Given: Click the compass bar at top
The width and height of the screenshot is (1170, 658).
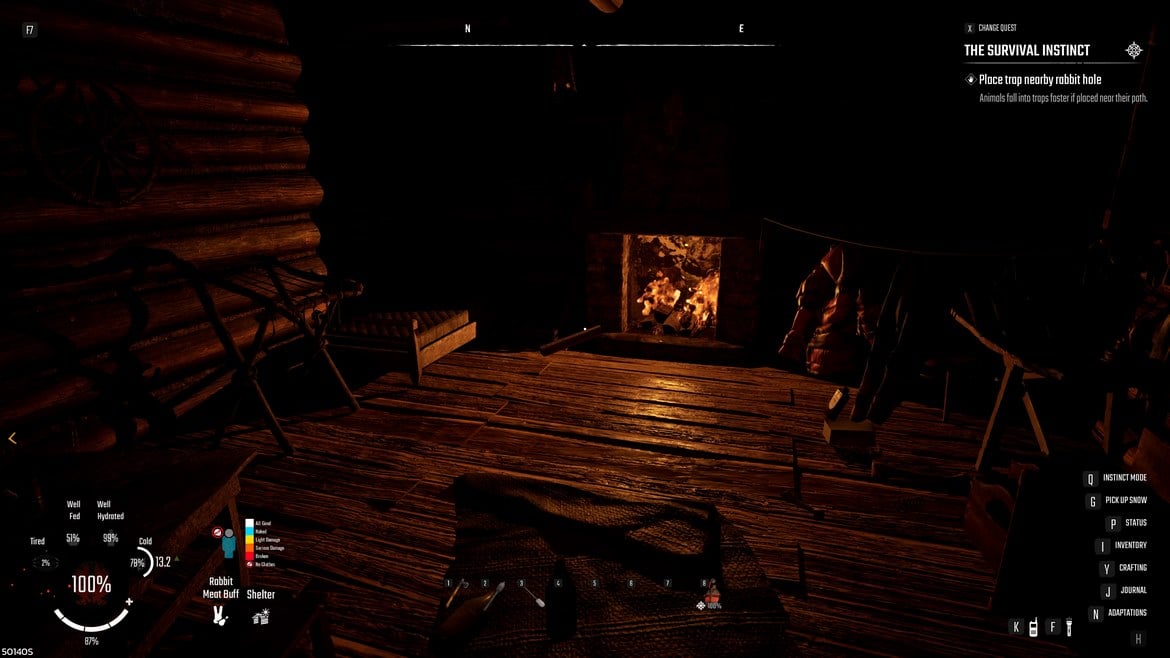Looking at the screenshot, I should 585,44.
